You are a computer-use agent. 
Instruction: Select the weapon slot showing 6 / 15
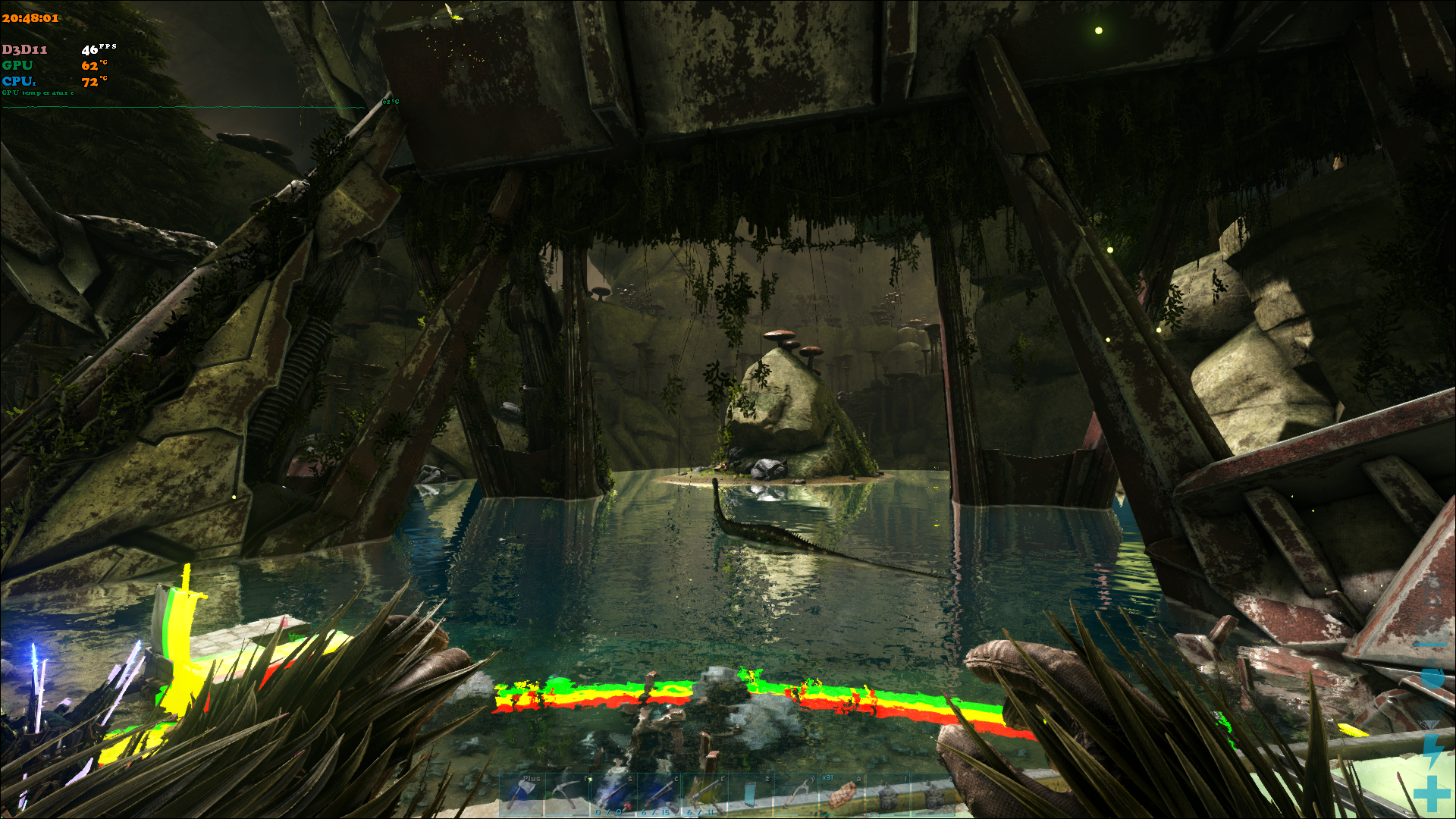[658, 794]
